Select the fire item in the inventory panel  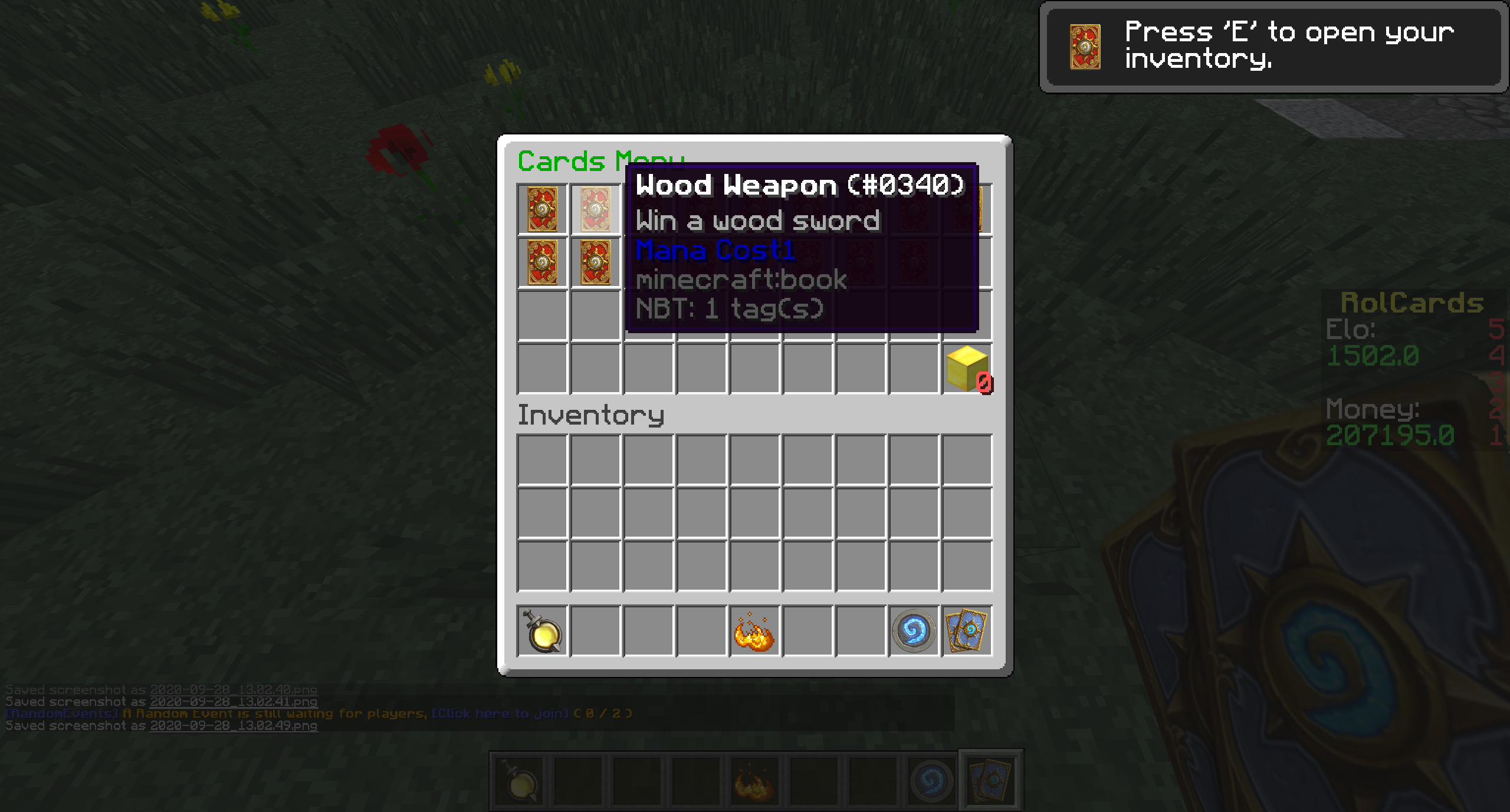[x=754, y=632]
